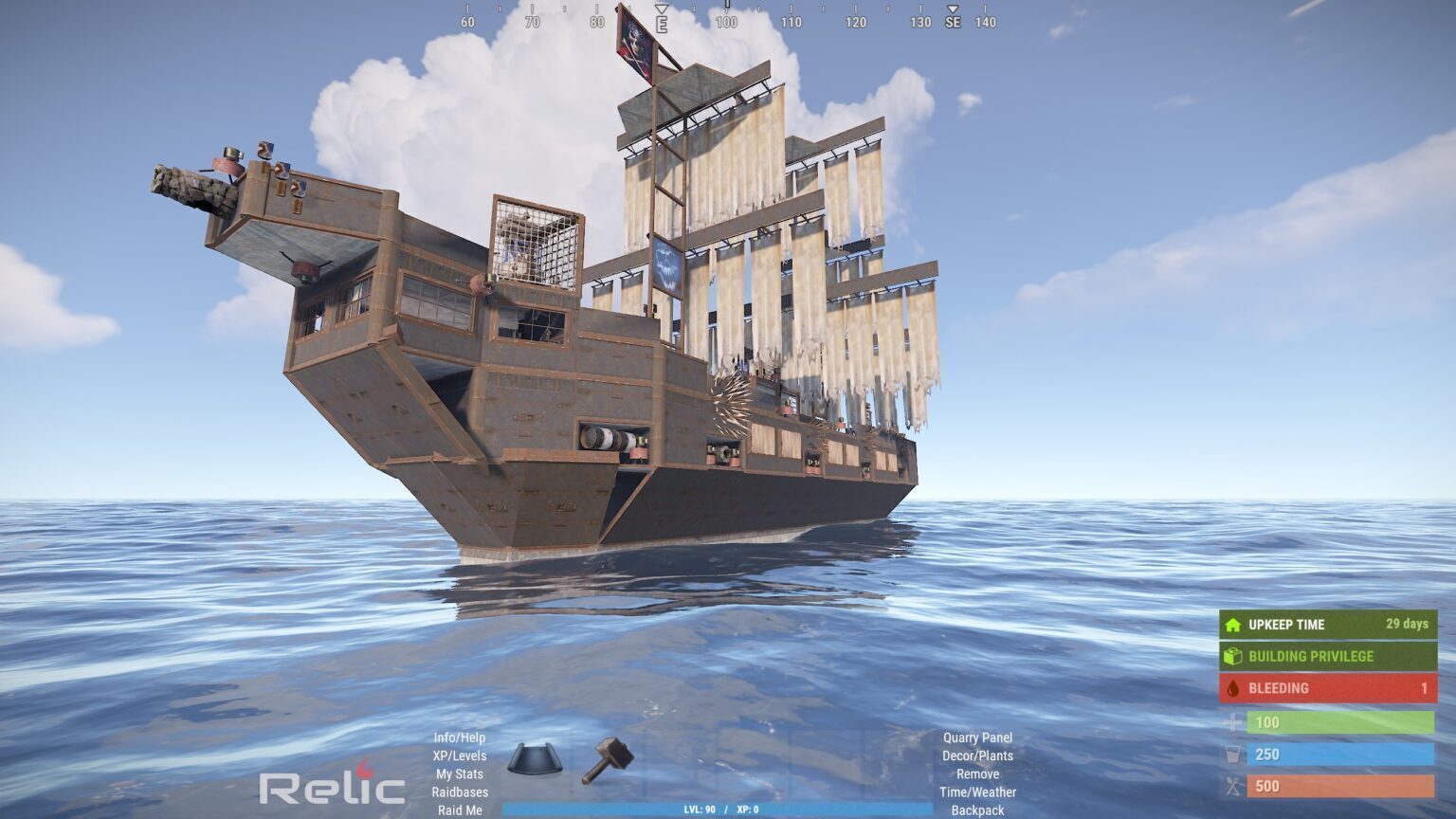View My Stats
The image size is (1456, 819).
460,773
